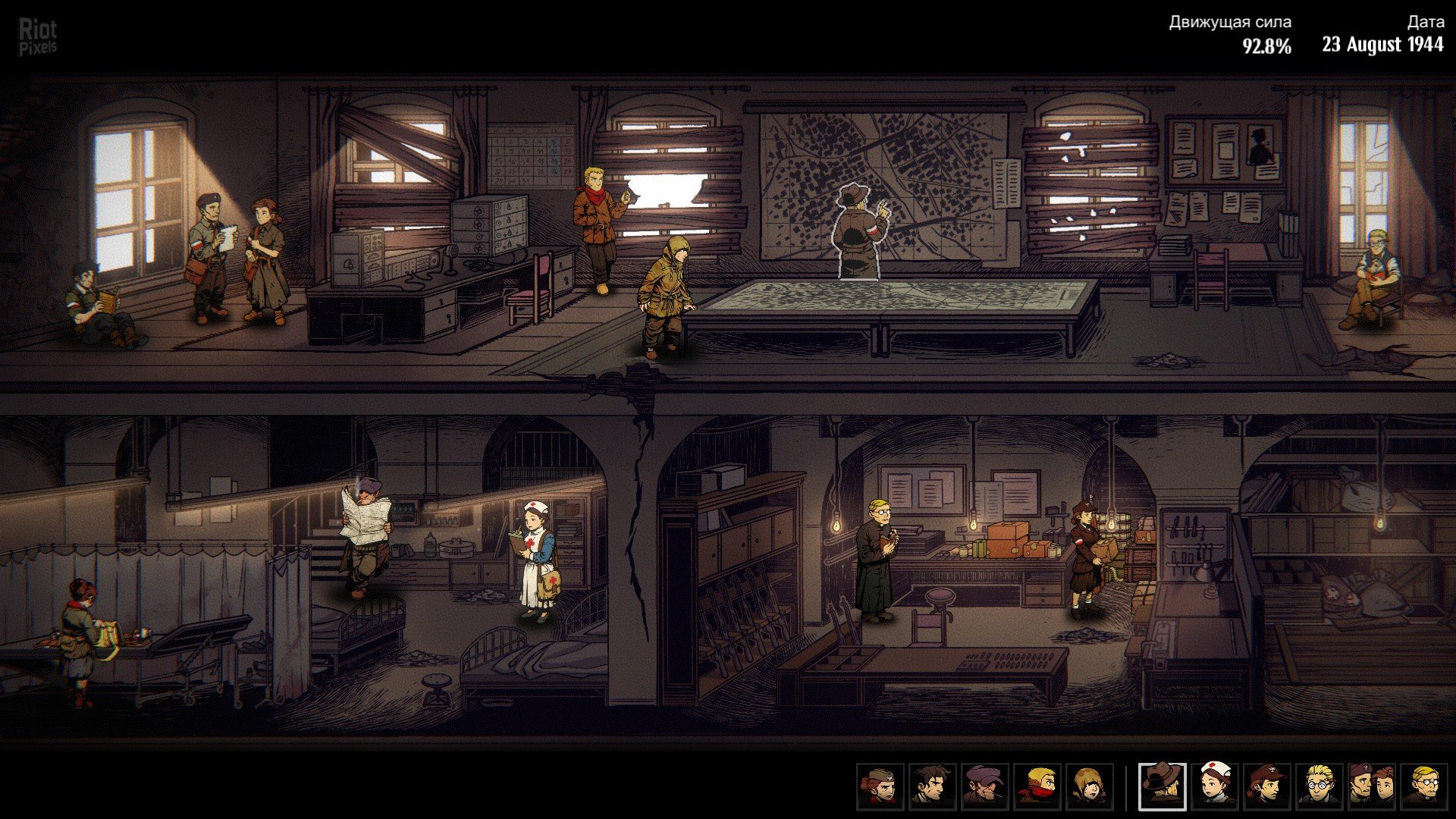Select the hooded girl portrait
The image size is (1456, 819).
[1090, 786]
